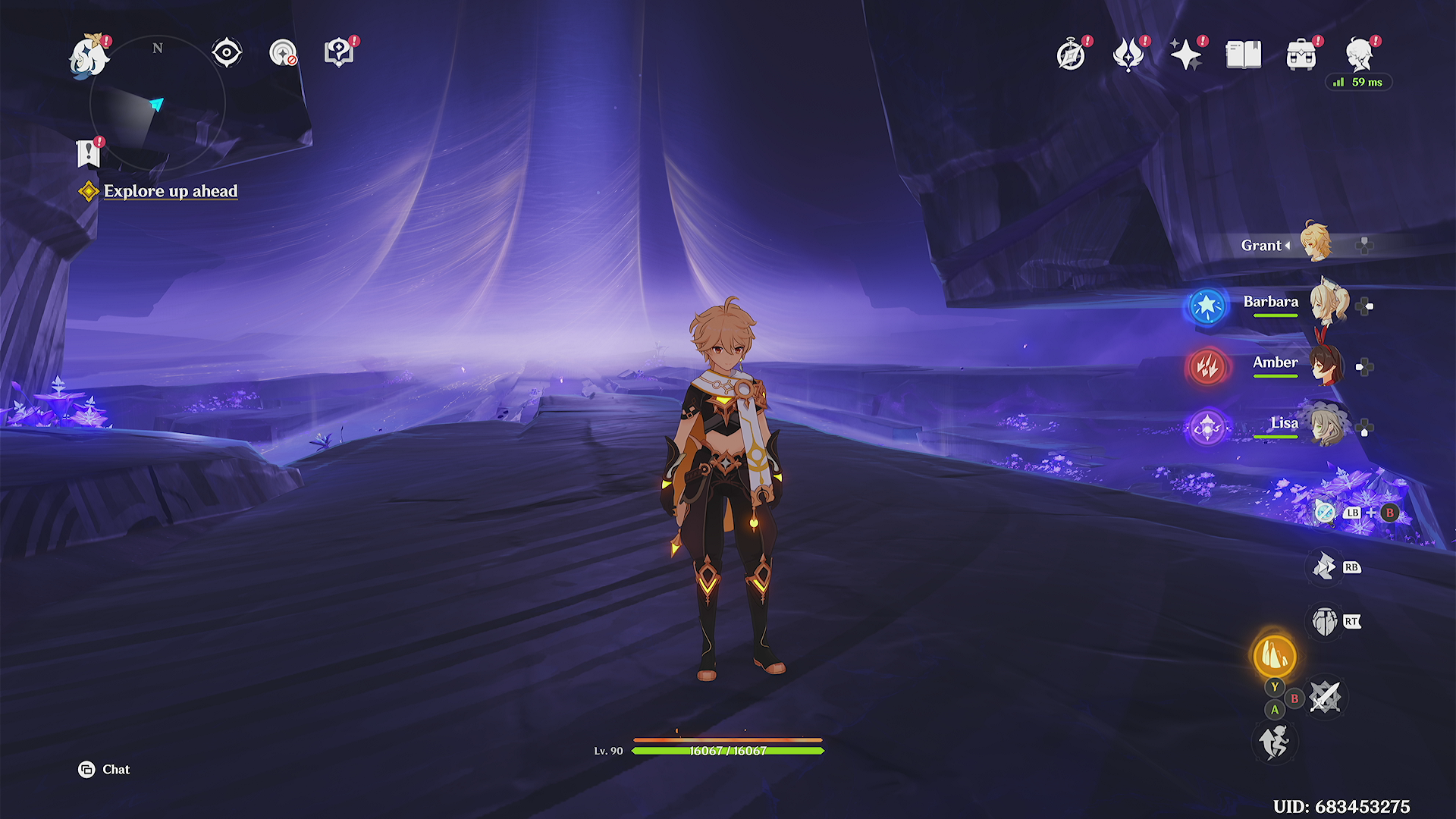The height and width of the screenshot is (819, 1456).
Task: Open the circular minimap
Action: 158,103
